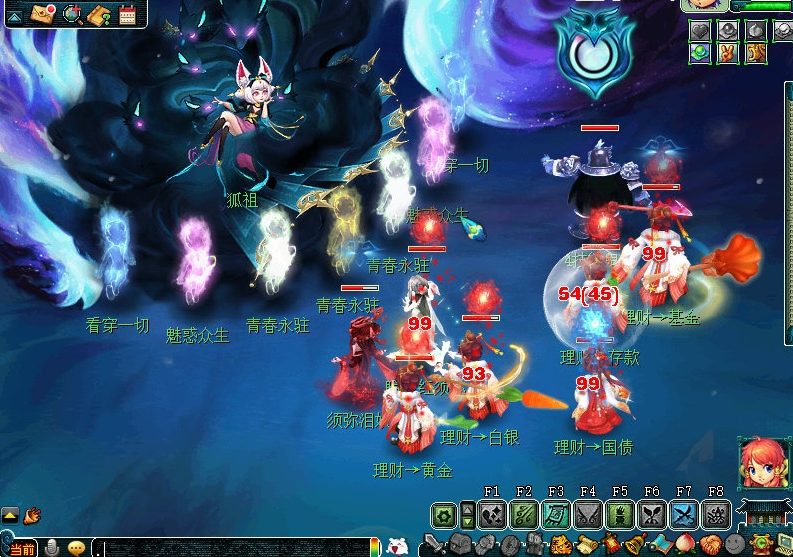Click the green gear auto-battle button
Viewport: 793px width, 557px height.
(444, 516)
